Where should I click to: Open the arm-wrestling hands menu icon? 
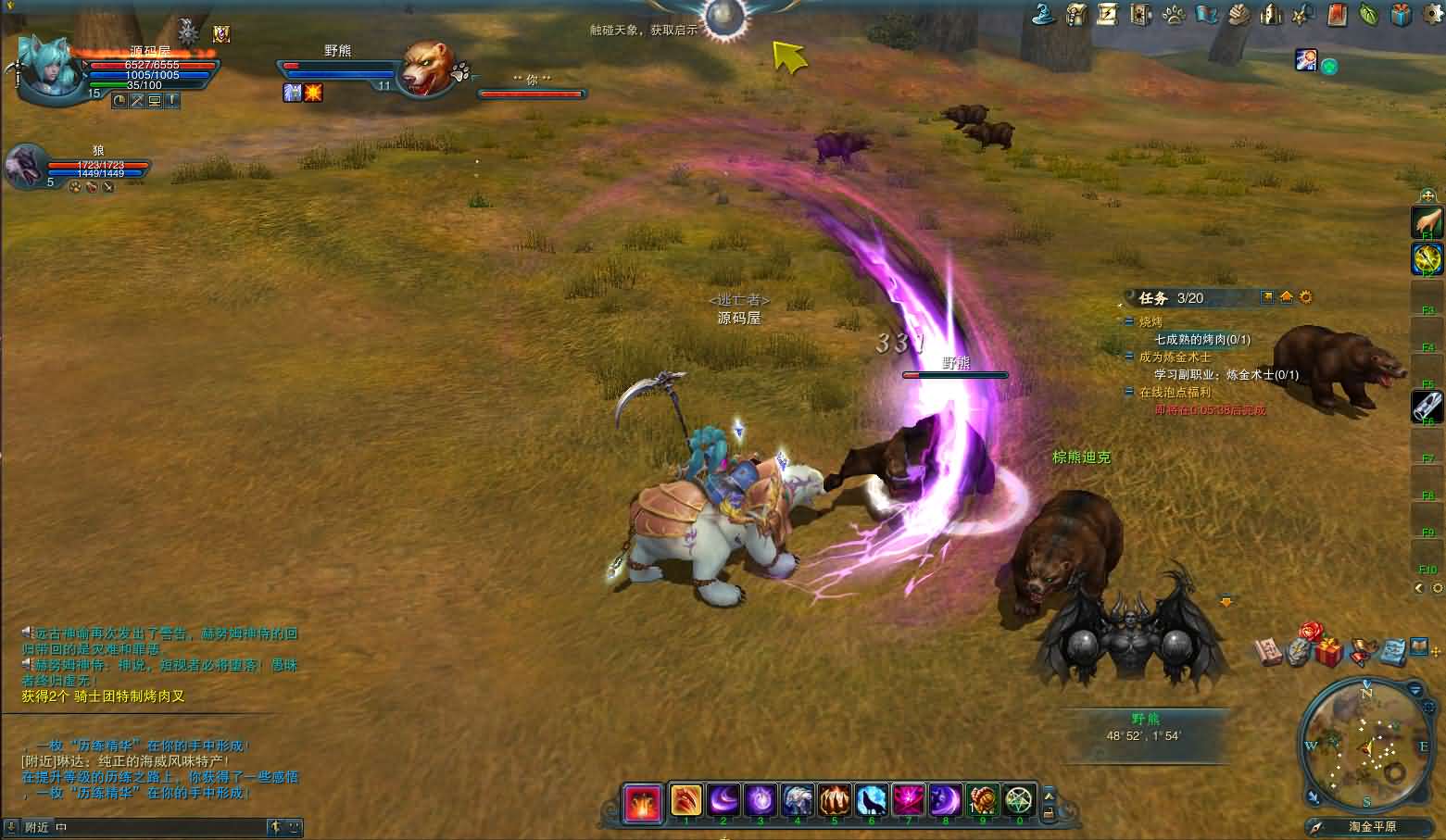tap(1239, 14)
